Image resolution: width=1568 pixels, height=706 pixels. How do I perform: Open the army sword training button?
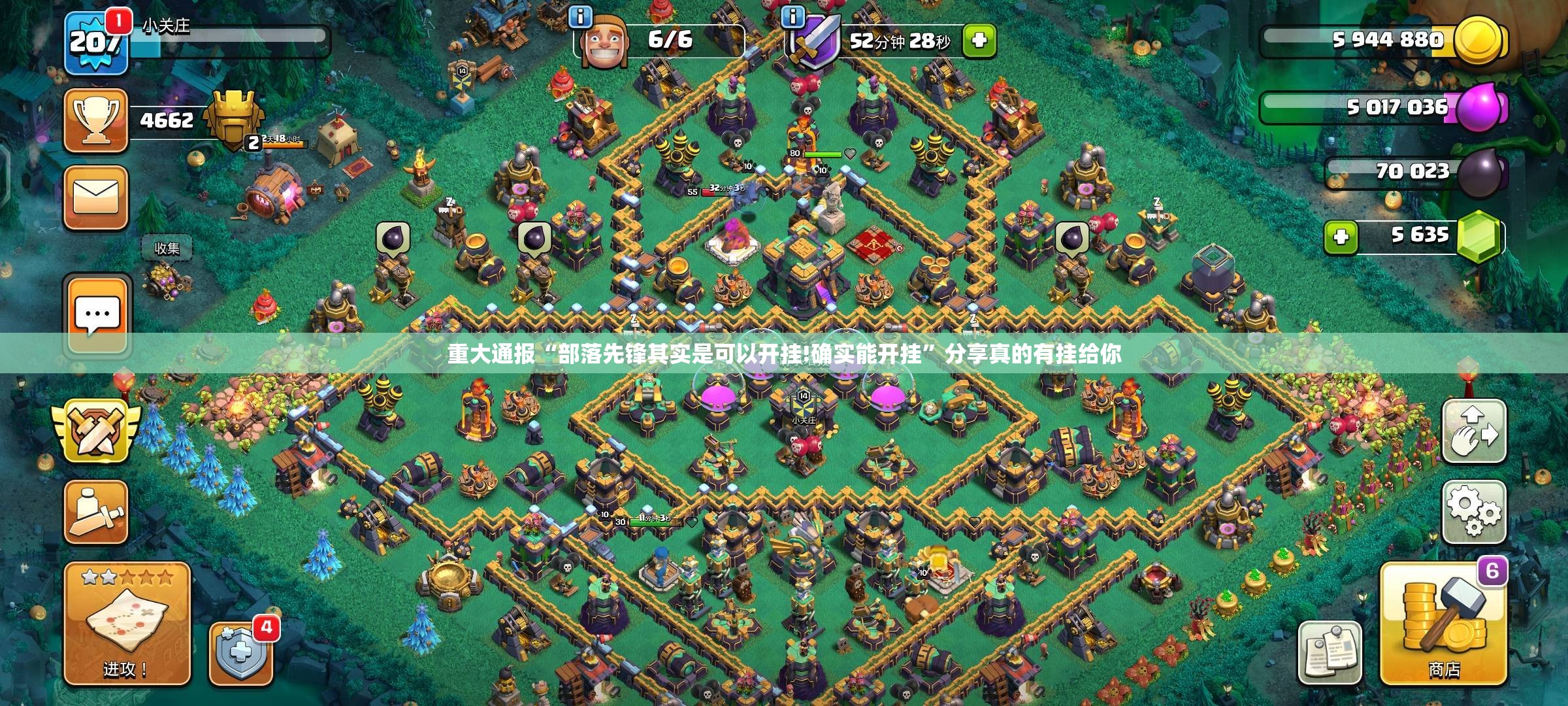96,512
